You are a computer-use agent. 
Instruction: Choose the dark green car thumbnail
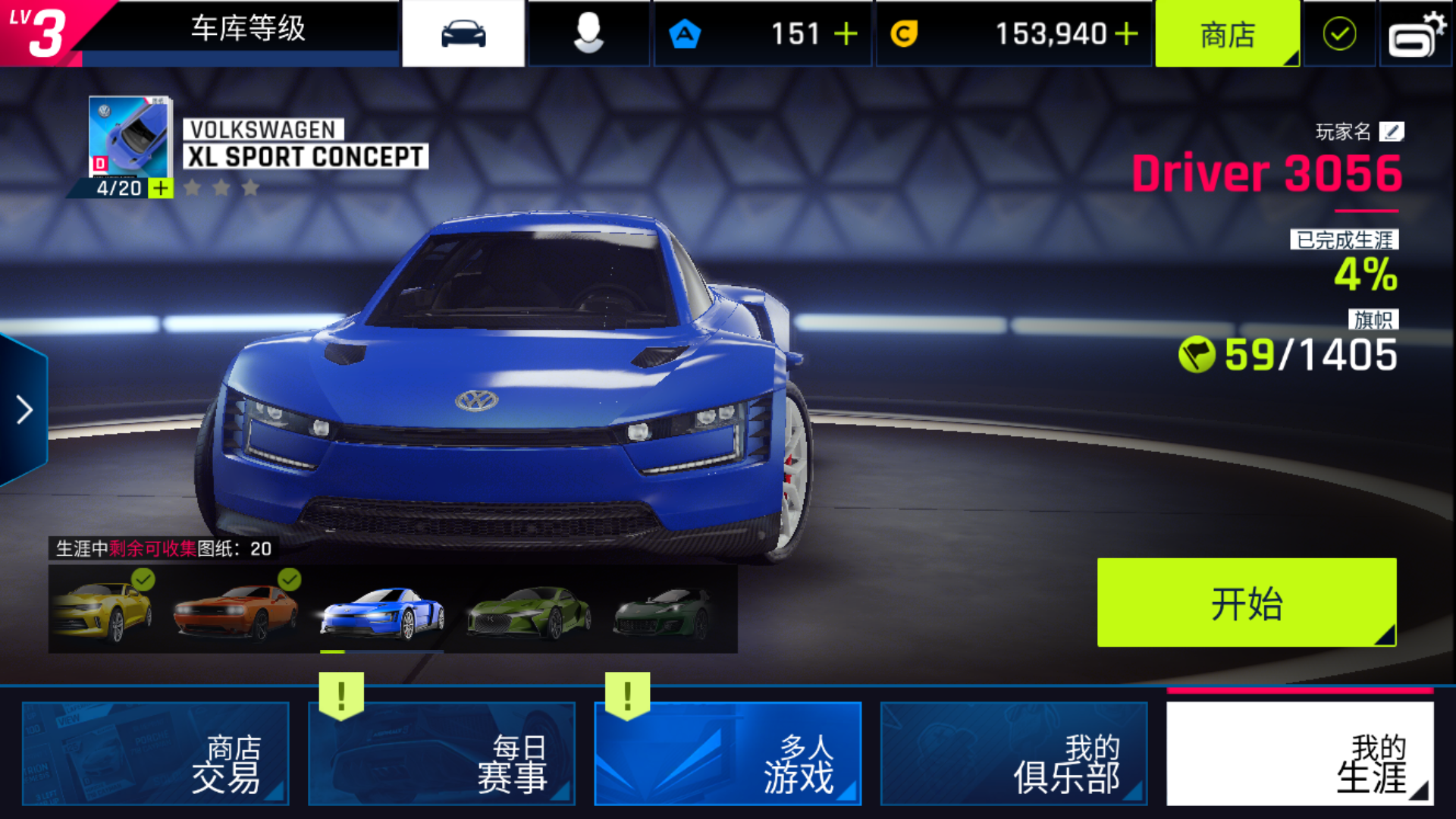tap(664, 611)
